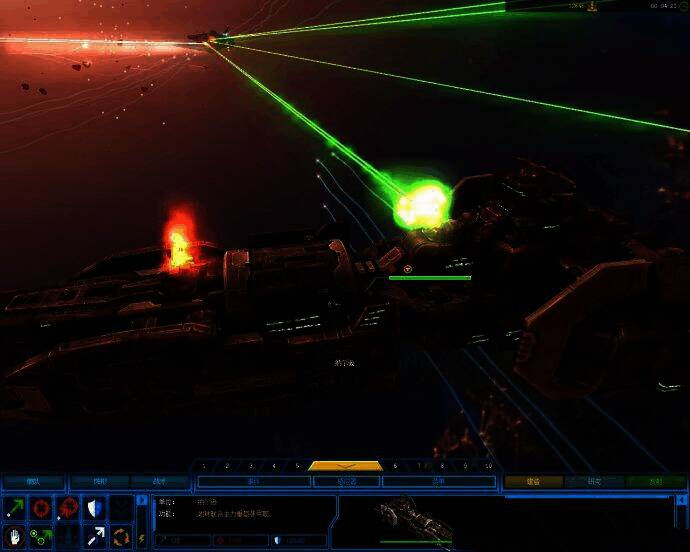Activate the green arrow move command

tap(16, 509)
